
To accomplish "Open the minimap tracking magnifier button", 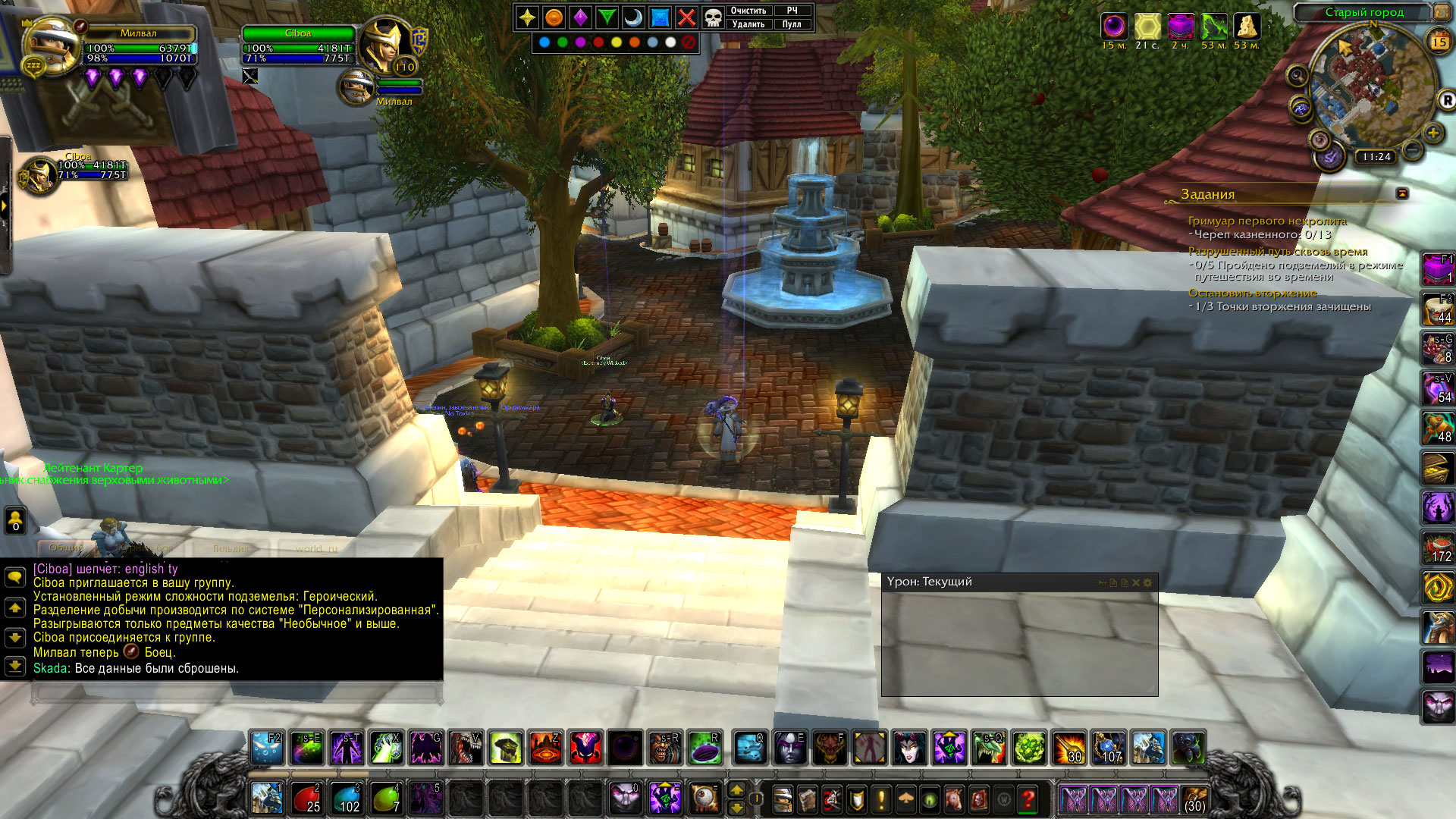I will pos(1298,76).
